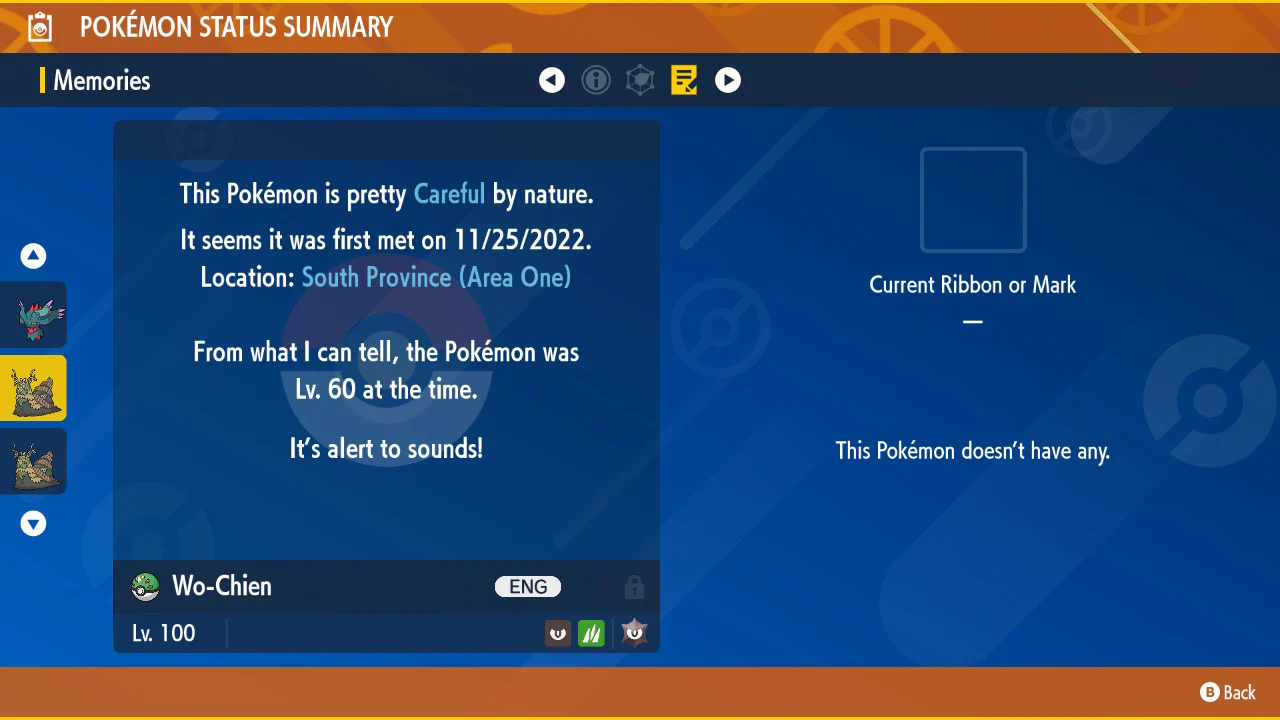
Task: Click the empty Current Ribbon or Mark box
Action: point(973,200)
